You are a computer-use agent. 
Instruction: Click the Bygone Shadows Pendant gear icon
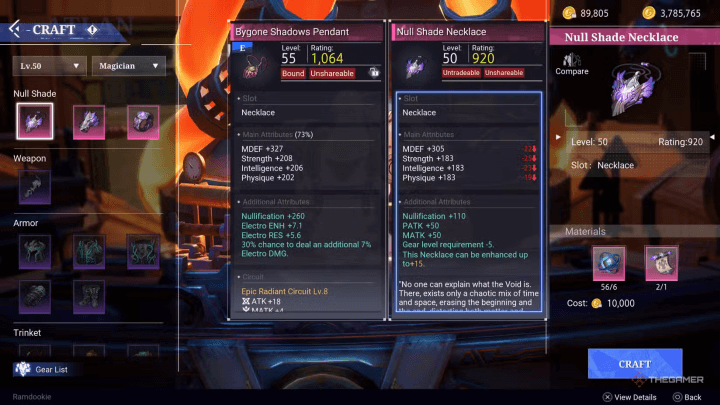pyautogui.click(x=255, y=67)
